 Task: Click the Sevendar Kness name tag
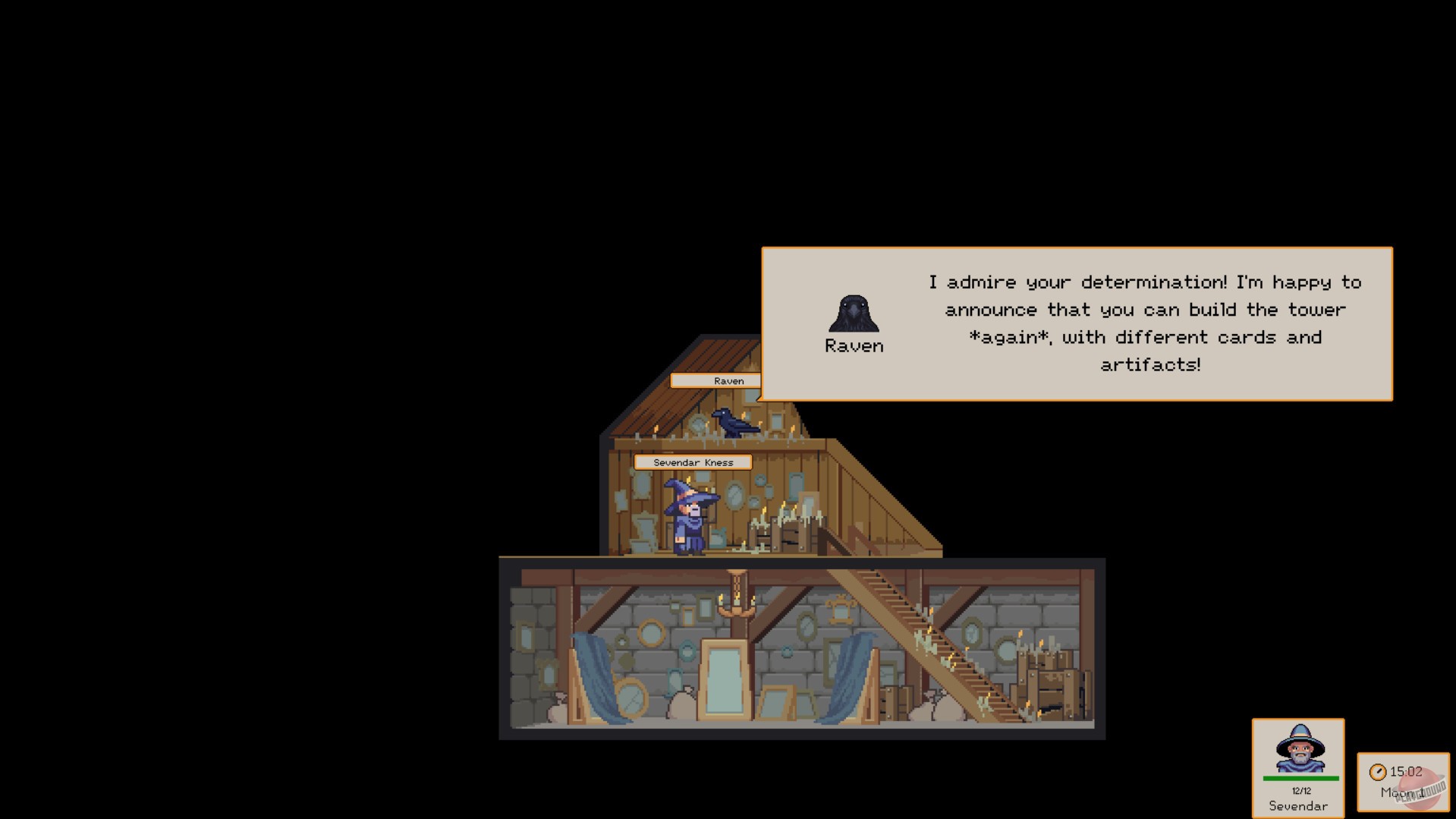(693, 461)
